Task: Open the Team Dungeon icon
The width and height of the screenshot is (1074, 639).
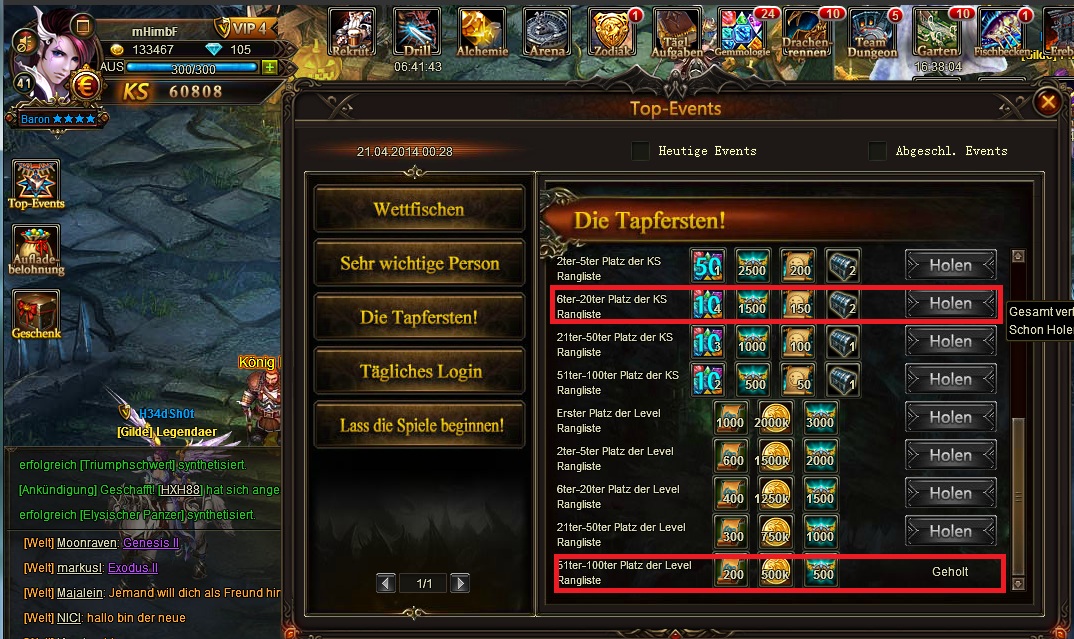Action: point(873,33)
